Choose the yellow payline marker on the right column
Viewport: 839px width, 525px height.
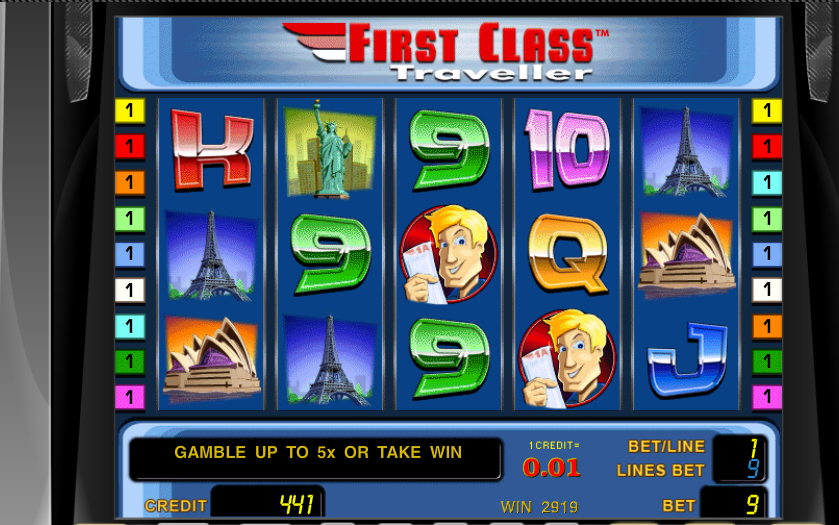[x=767, y=111]
